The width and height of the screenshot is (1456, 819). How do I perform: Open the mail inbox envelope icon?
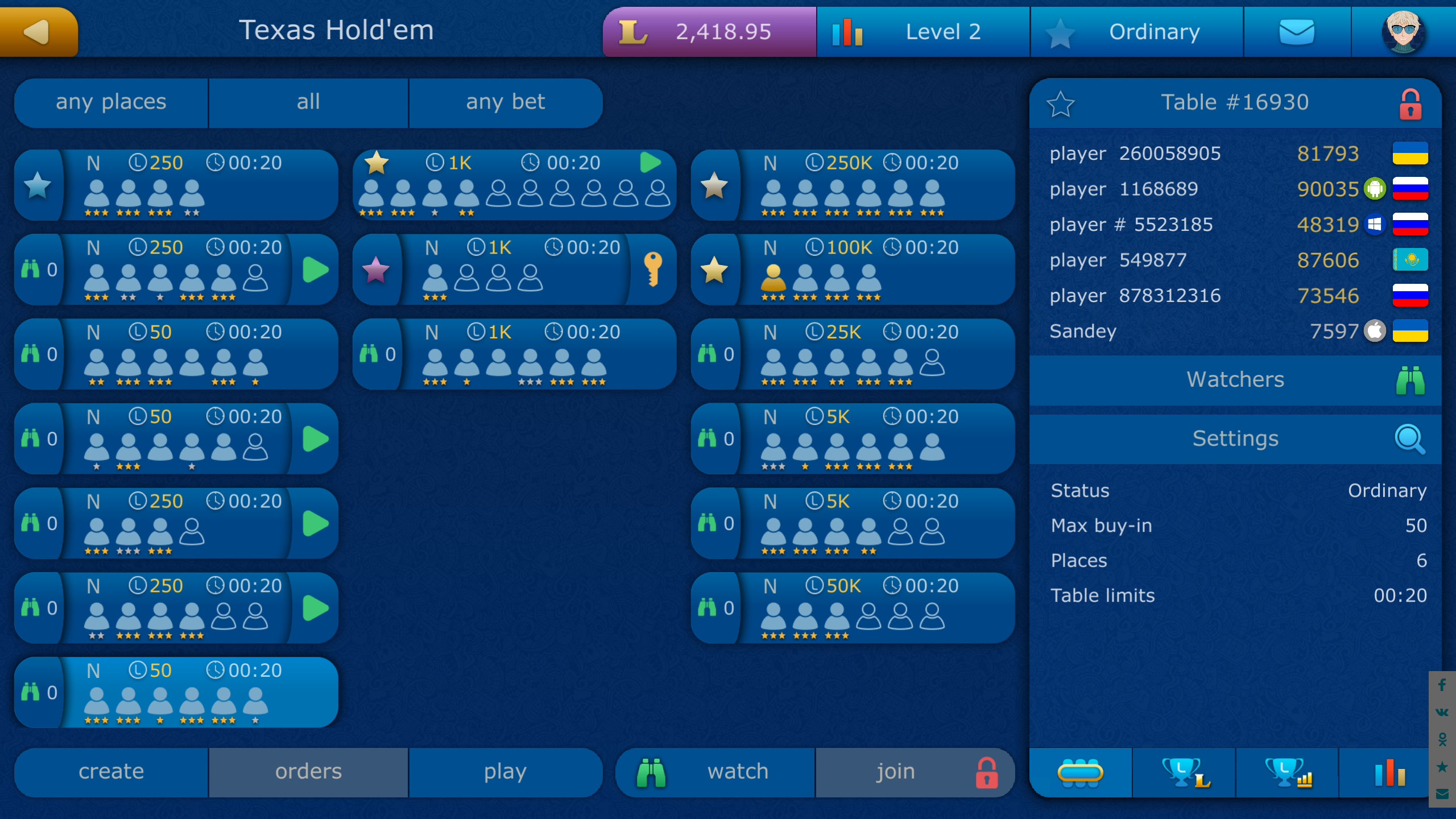(1298, 32)
